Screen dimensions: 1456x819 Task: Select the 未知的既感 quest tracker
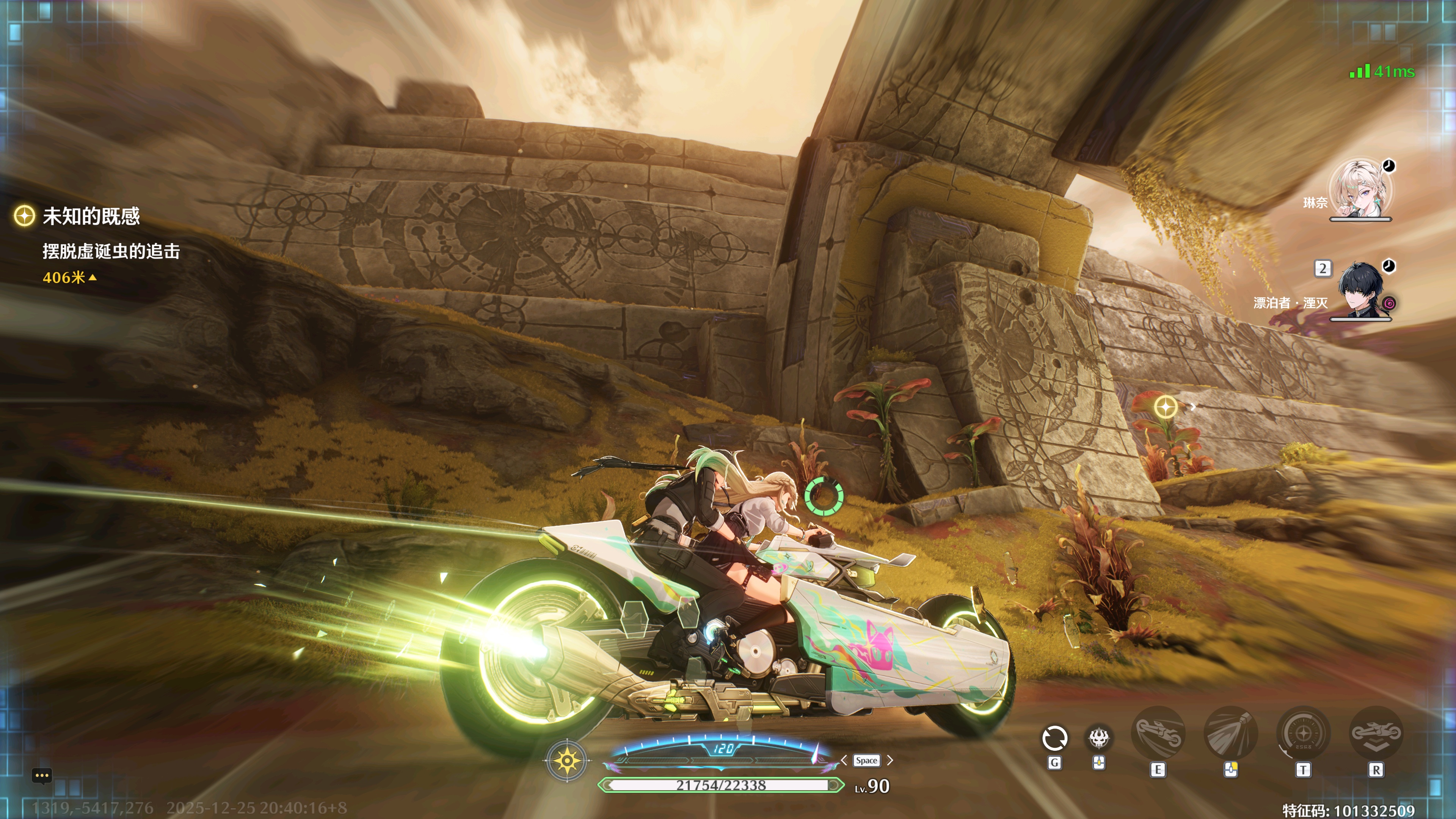[91, 216]
